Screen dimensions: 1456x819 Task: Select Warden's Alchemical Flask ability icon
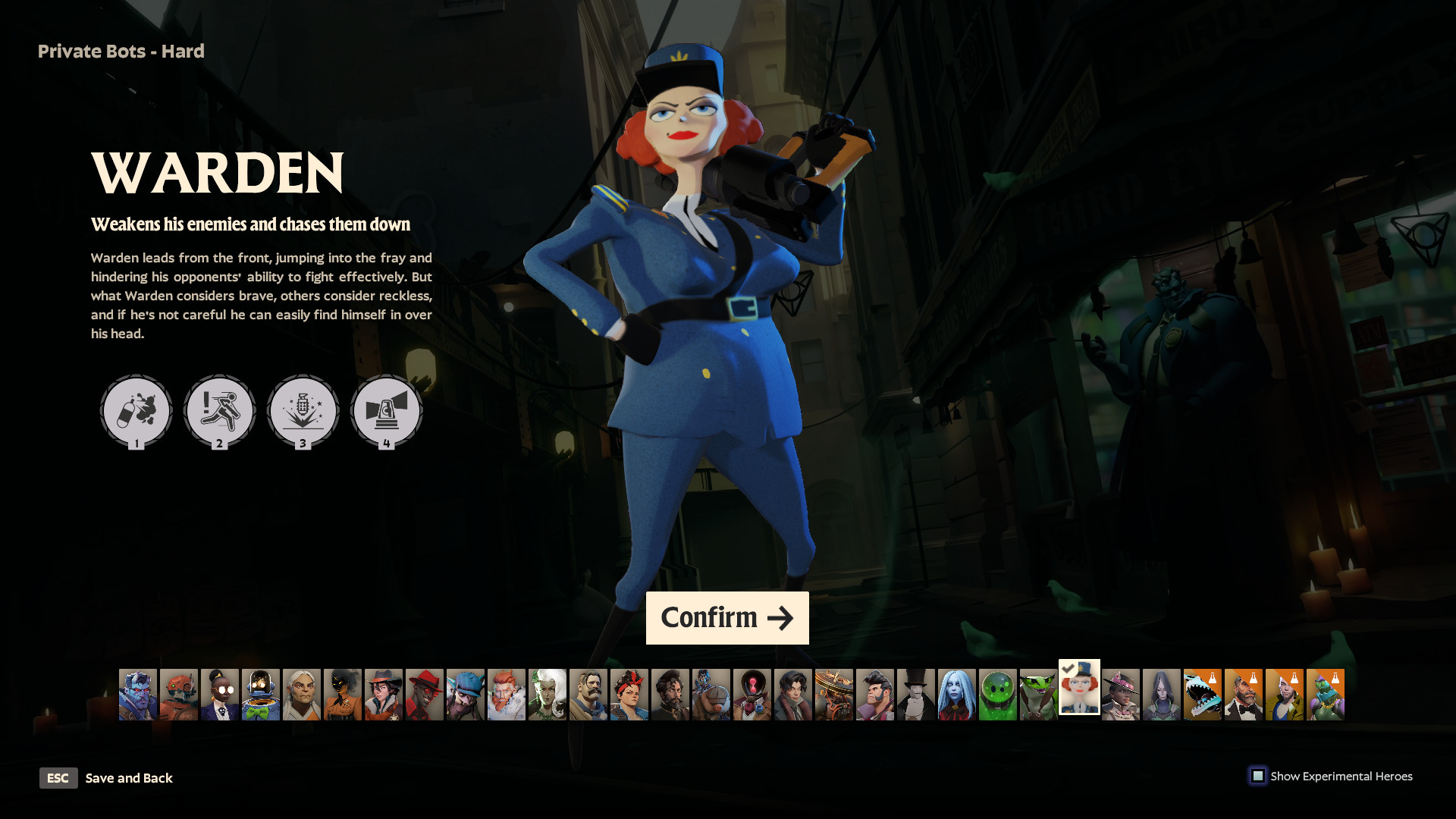coord(136,411)
